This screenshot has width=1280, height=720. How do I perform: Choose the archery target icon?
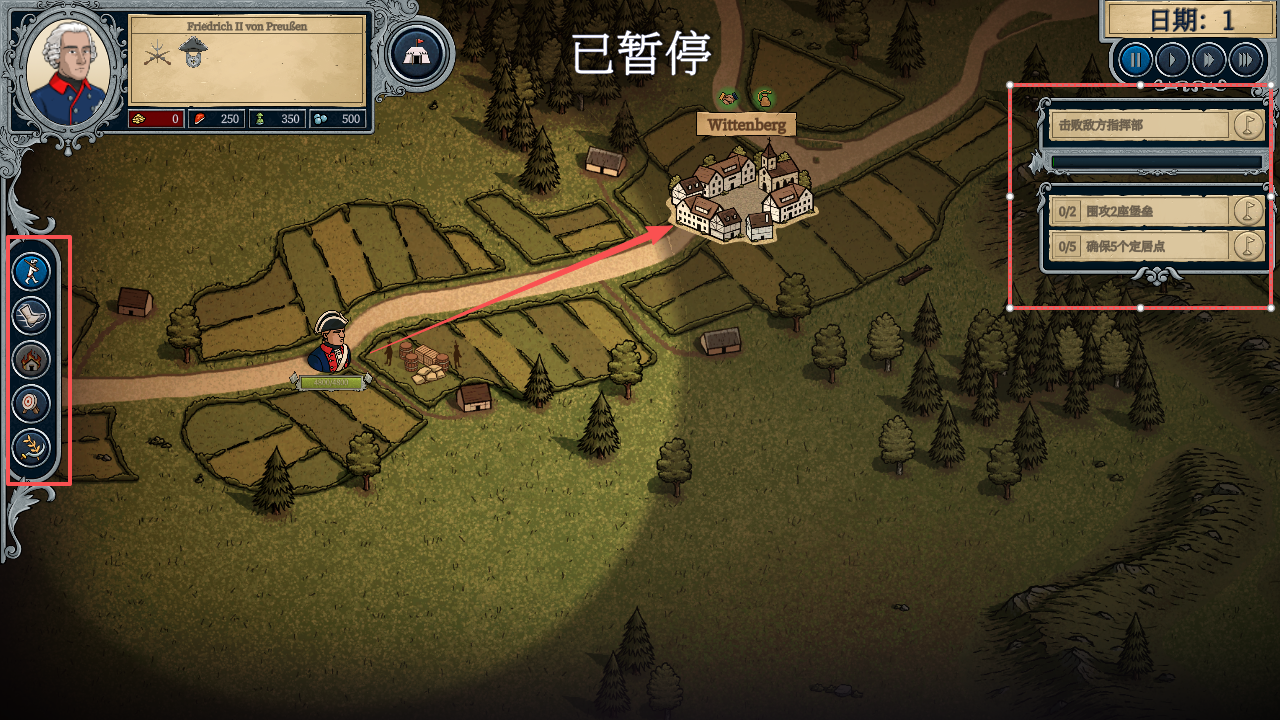[x=31, y=404]
